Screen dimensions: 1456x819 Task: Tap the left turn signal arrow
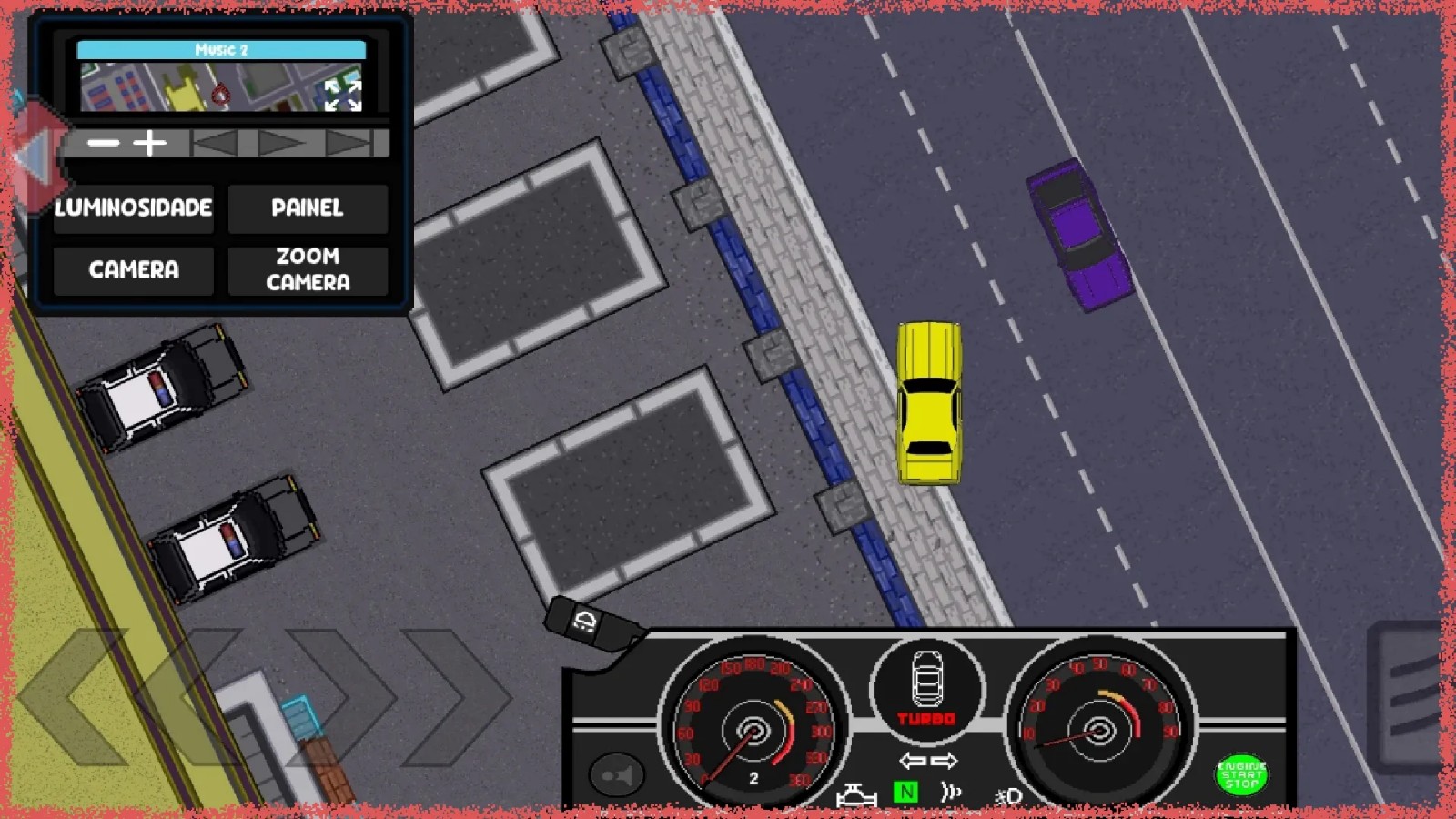912,761
